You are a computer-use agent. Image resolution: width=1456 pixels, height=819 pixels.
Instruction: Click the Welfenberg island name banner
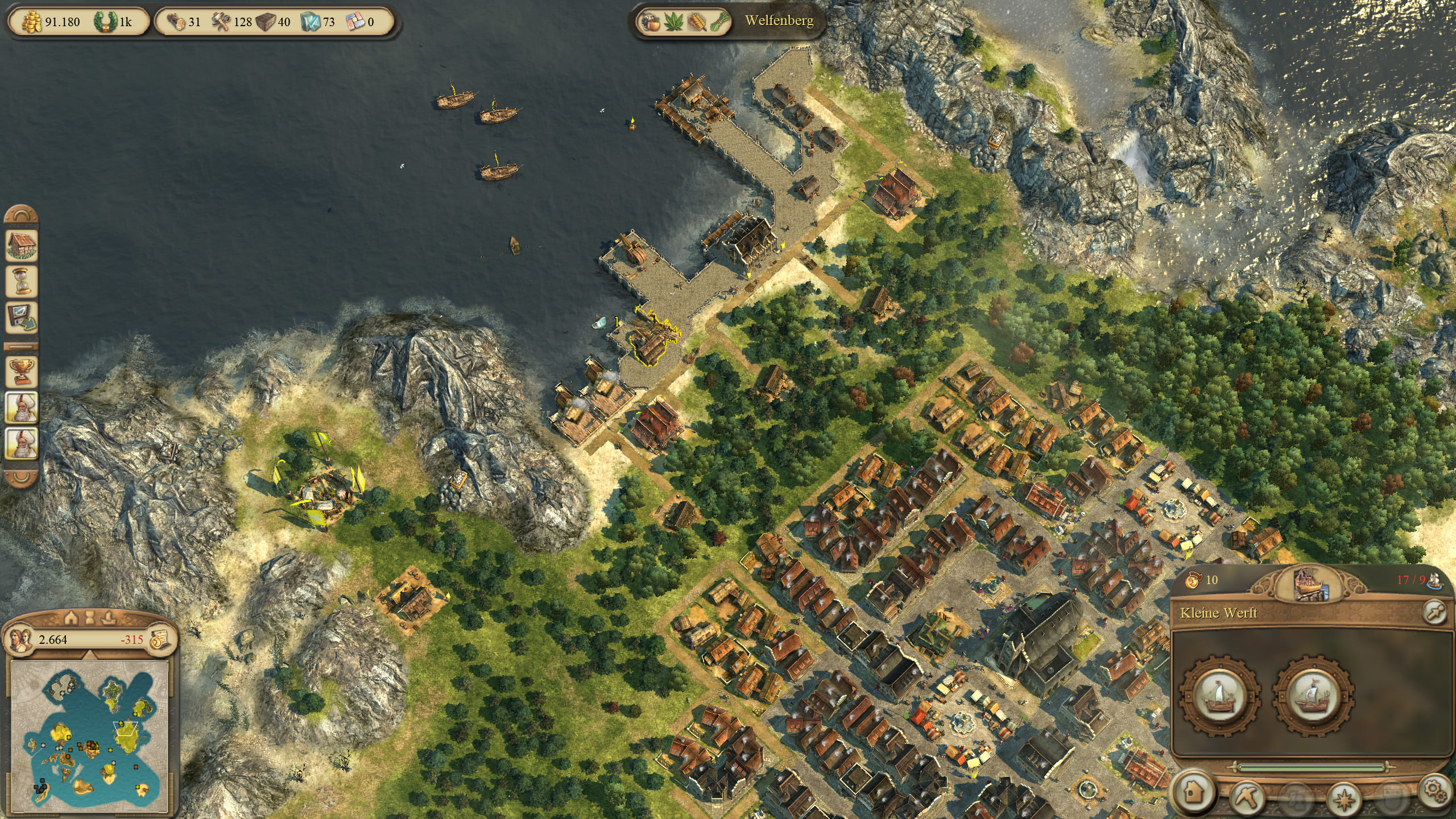779,21
